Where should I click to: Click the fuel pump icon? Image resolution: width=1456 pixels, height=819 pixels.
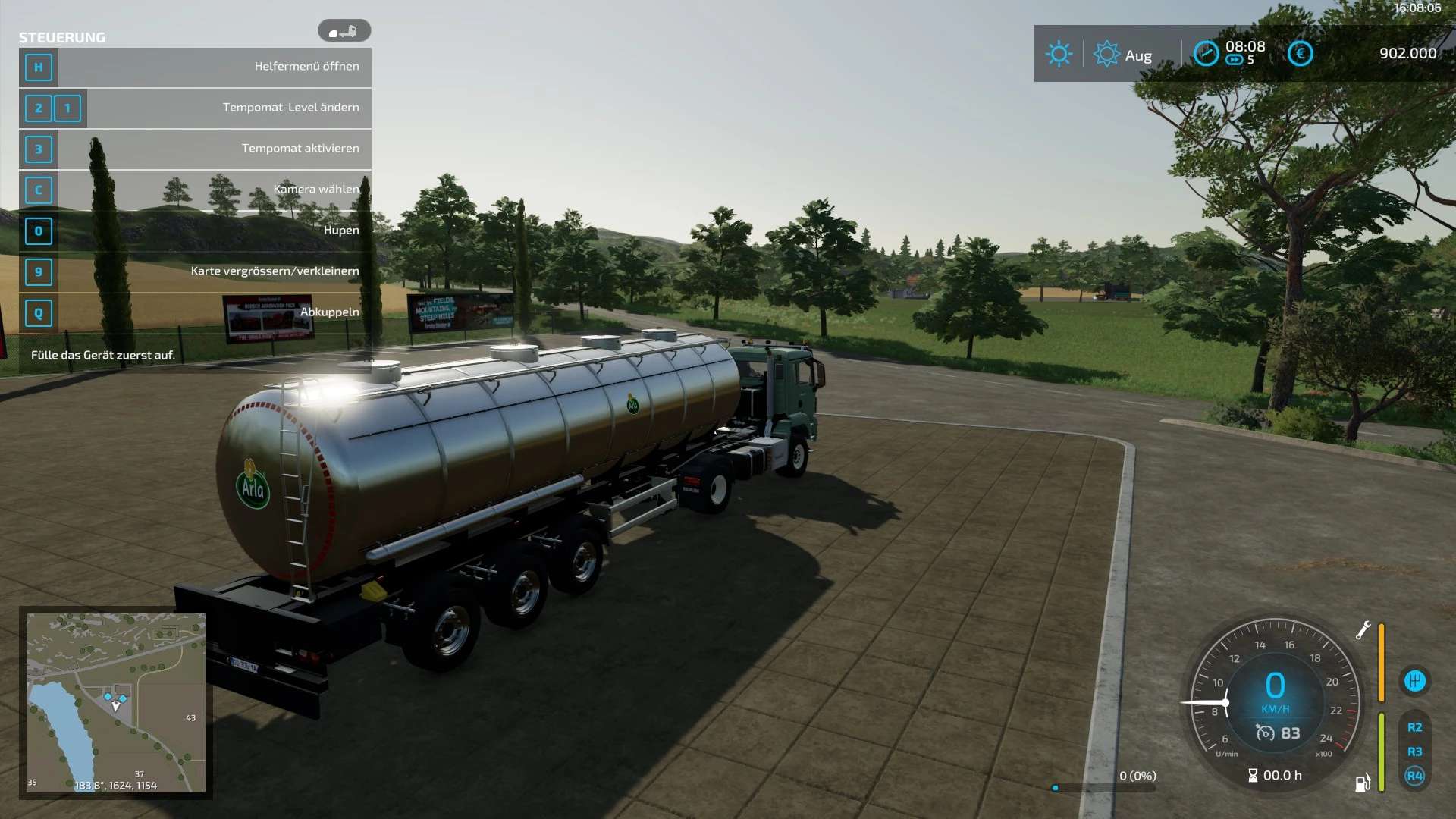pos(1363,783)
